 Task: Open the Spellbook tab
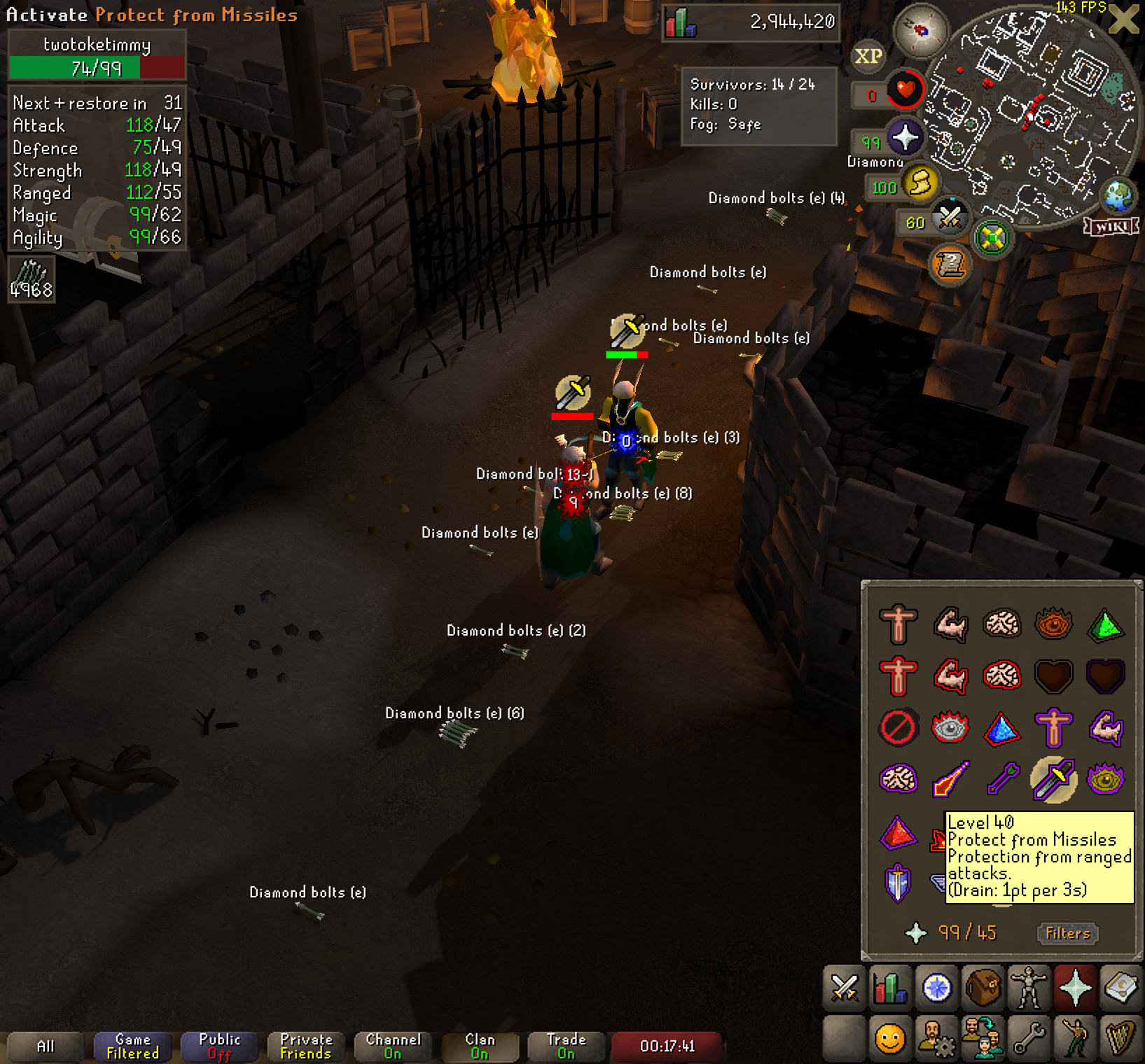tap(1120, 988)
